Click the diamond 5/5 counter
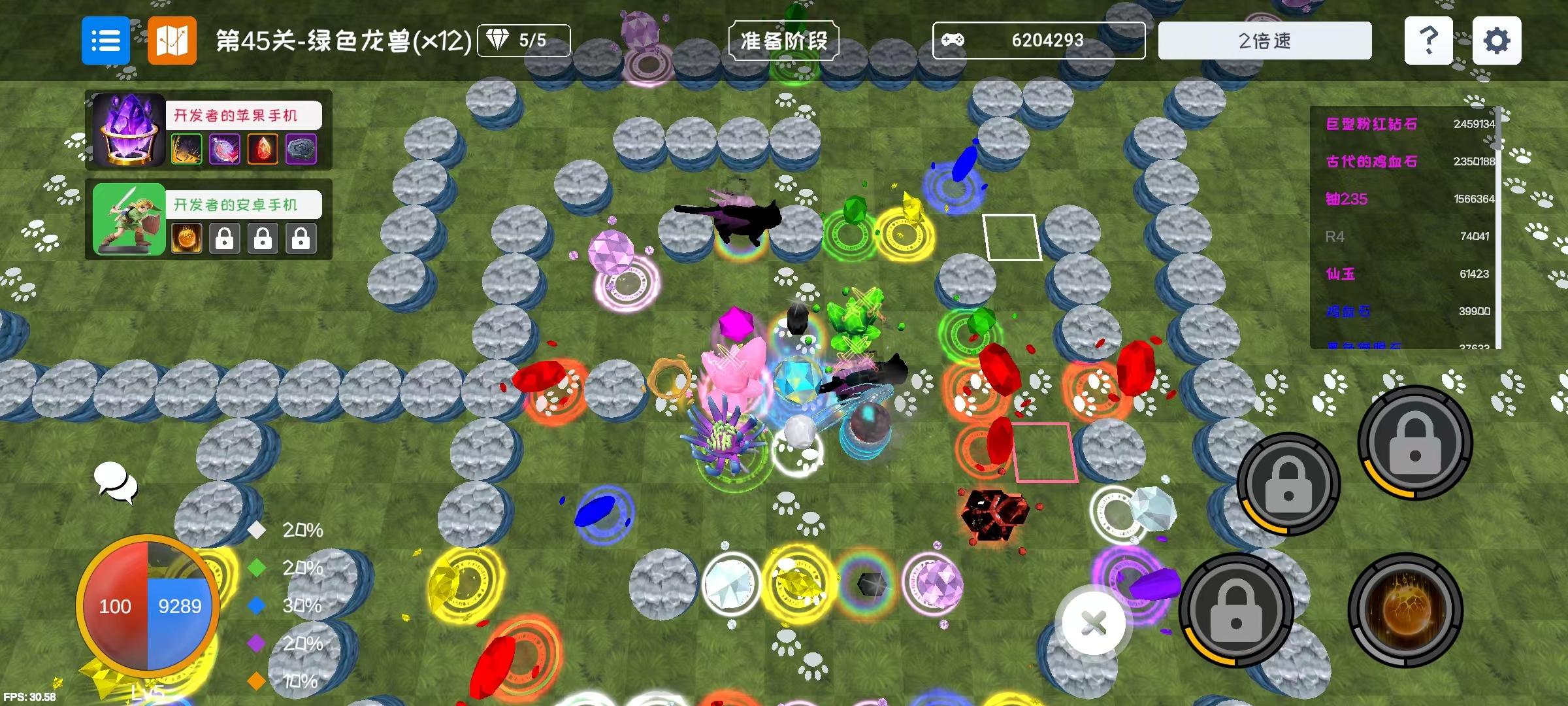This screenshot has height=706, width=1568. [x=523, y=41]
